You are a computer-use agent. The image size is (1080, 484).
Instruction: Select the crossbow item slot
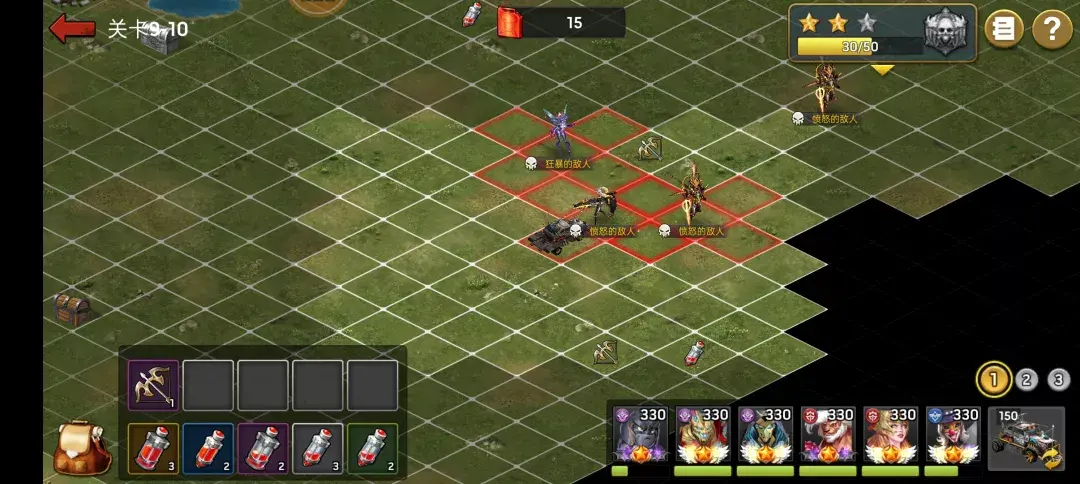[x=153, y=385]
